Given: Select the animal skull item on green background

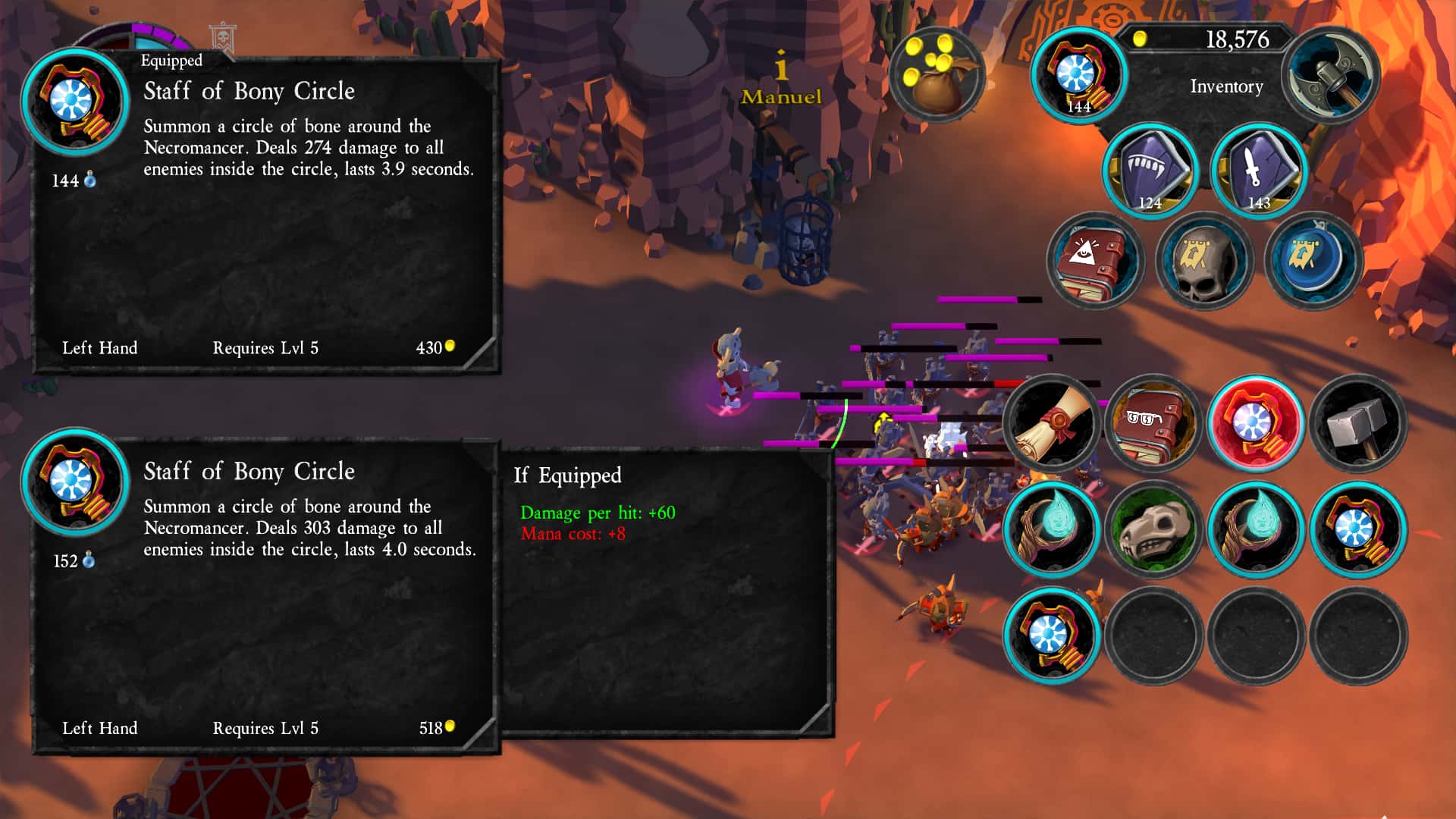Looking at the screenshot, I should (1153, 529).
